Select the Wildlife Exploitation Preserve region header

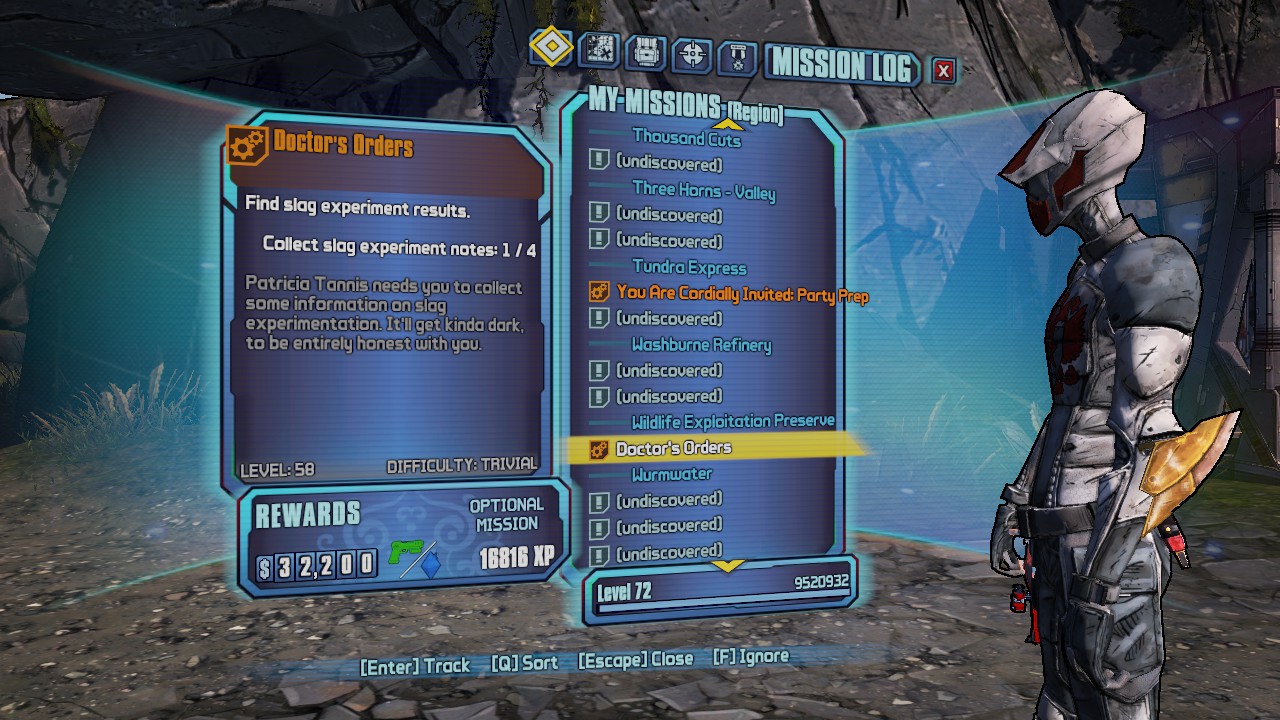732,422
